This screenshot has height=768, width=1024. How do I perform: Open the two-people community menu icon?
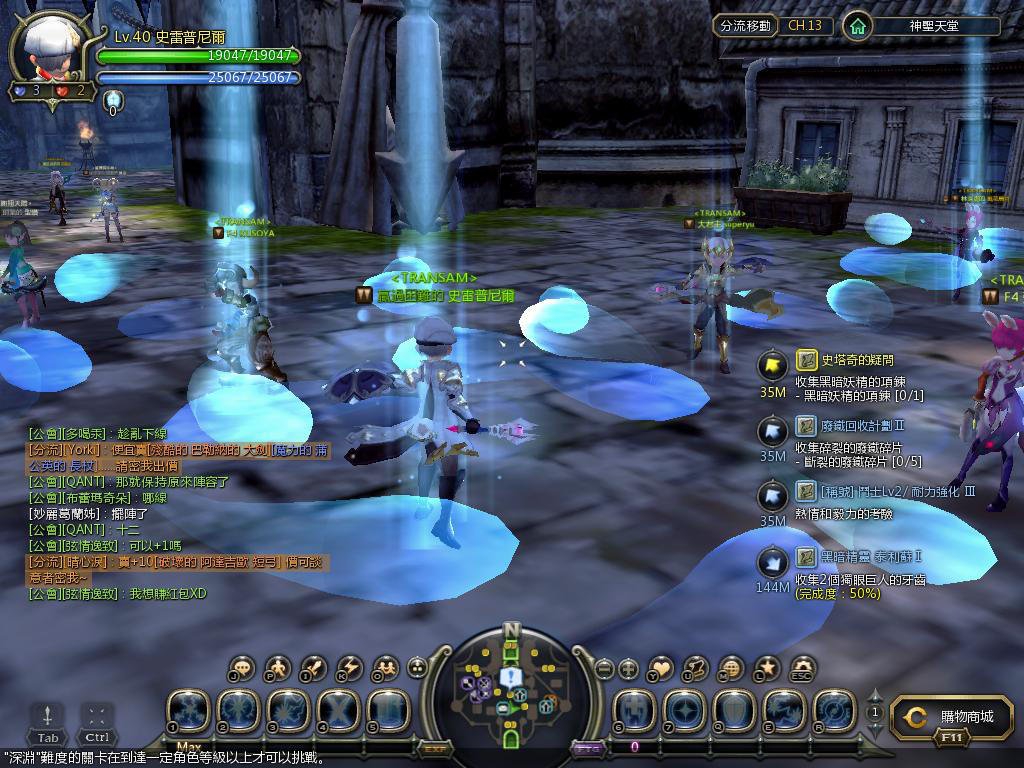click(385, 667)
